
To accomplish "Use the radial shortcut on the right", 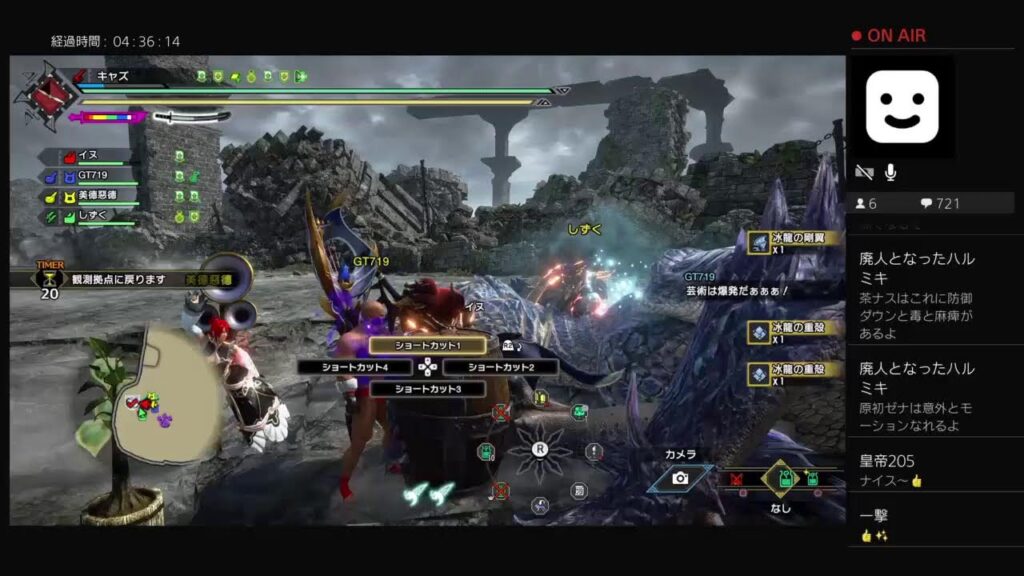I will click(x=594, y=451).
